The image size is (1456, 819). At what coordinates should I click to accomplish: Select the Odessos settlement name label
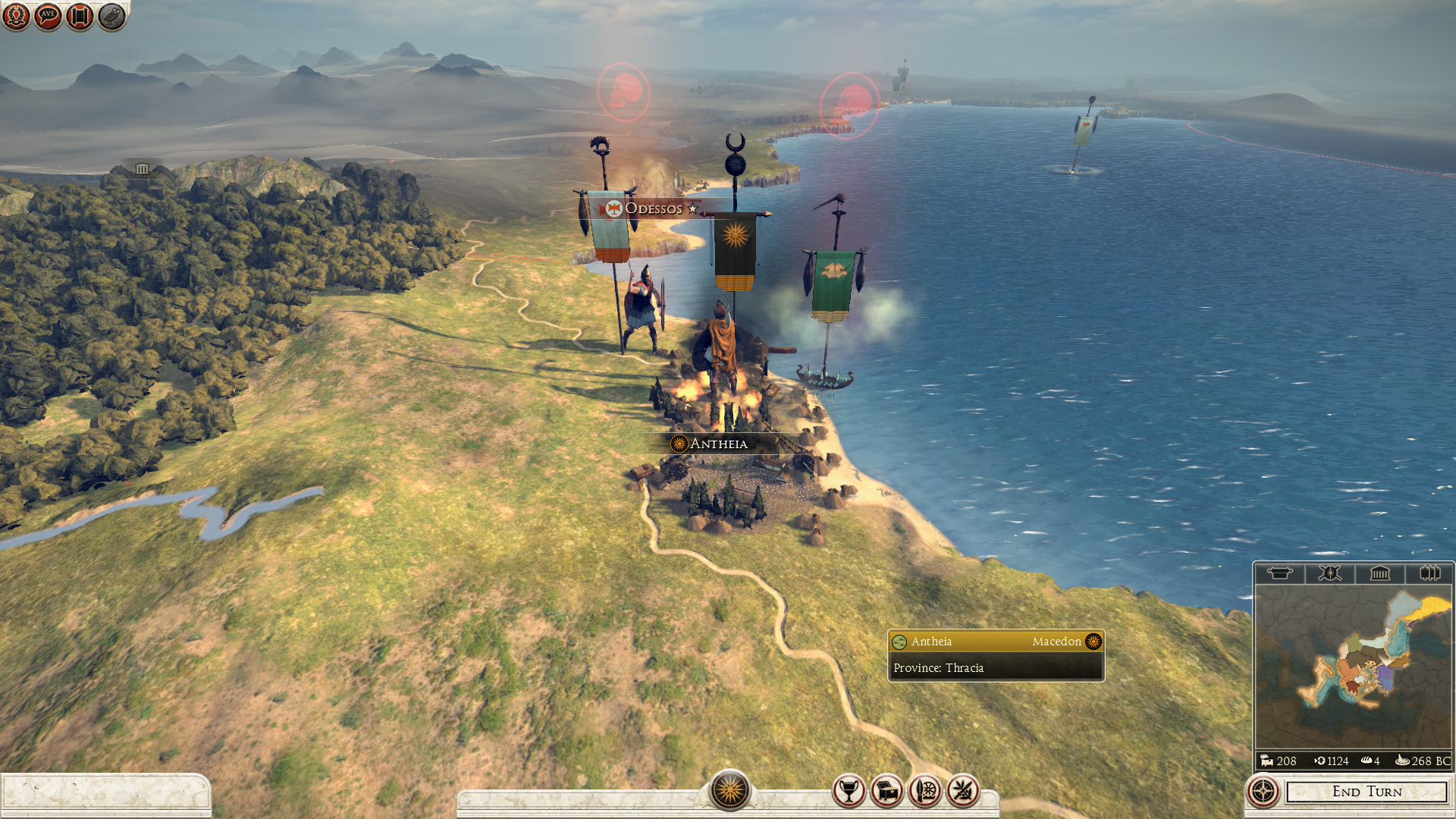(653, 209)
